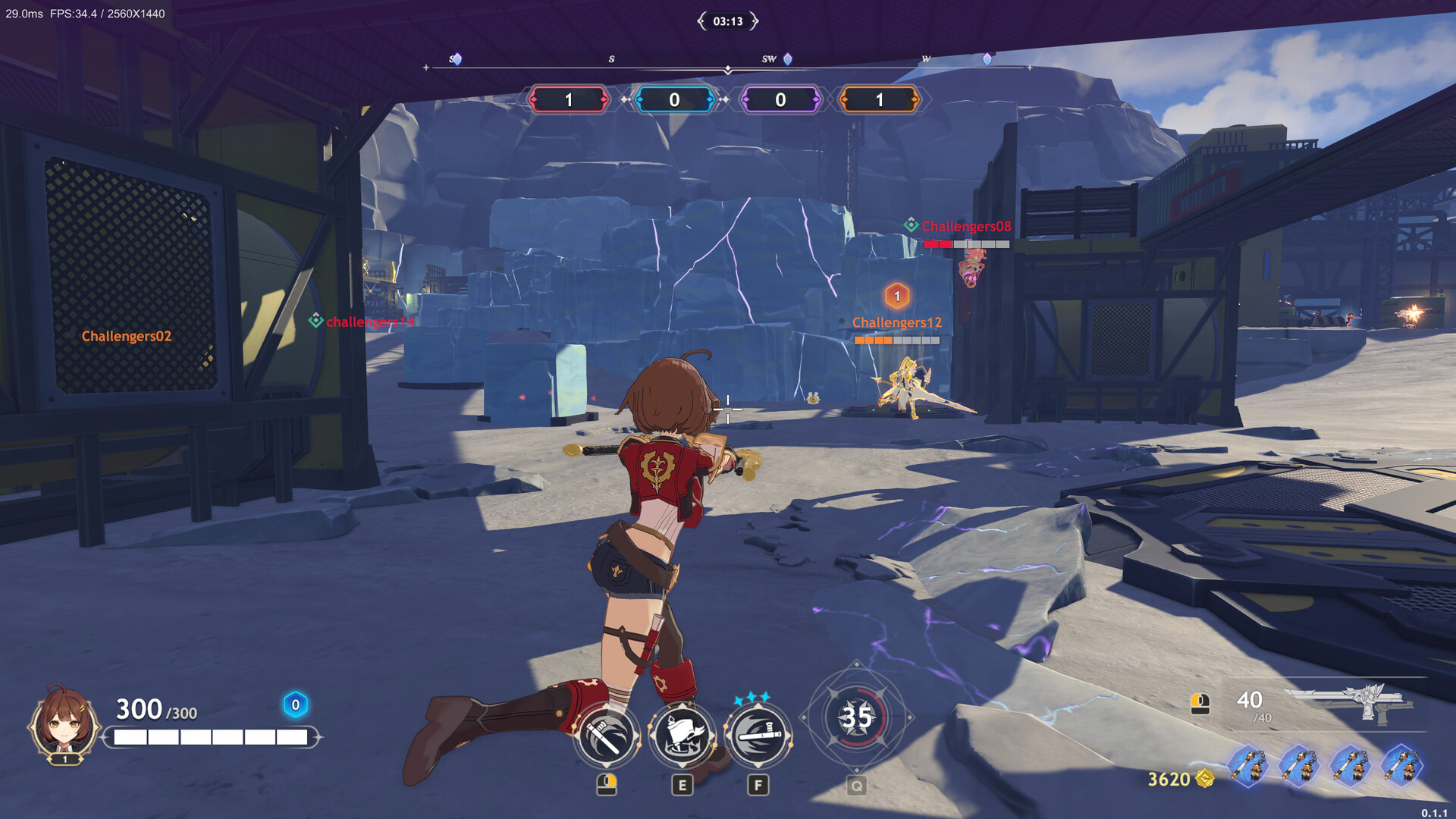
Task: Use the banner flag skill
Action: (682, 736)
